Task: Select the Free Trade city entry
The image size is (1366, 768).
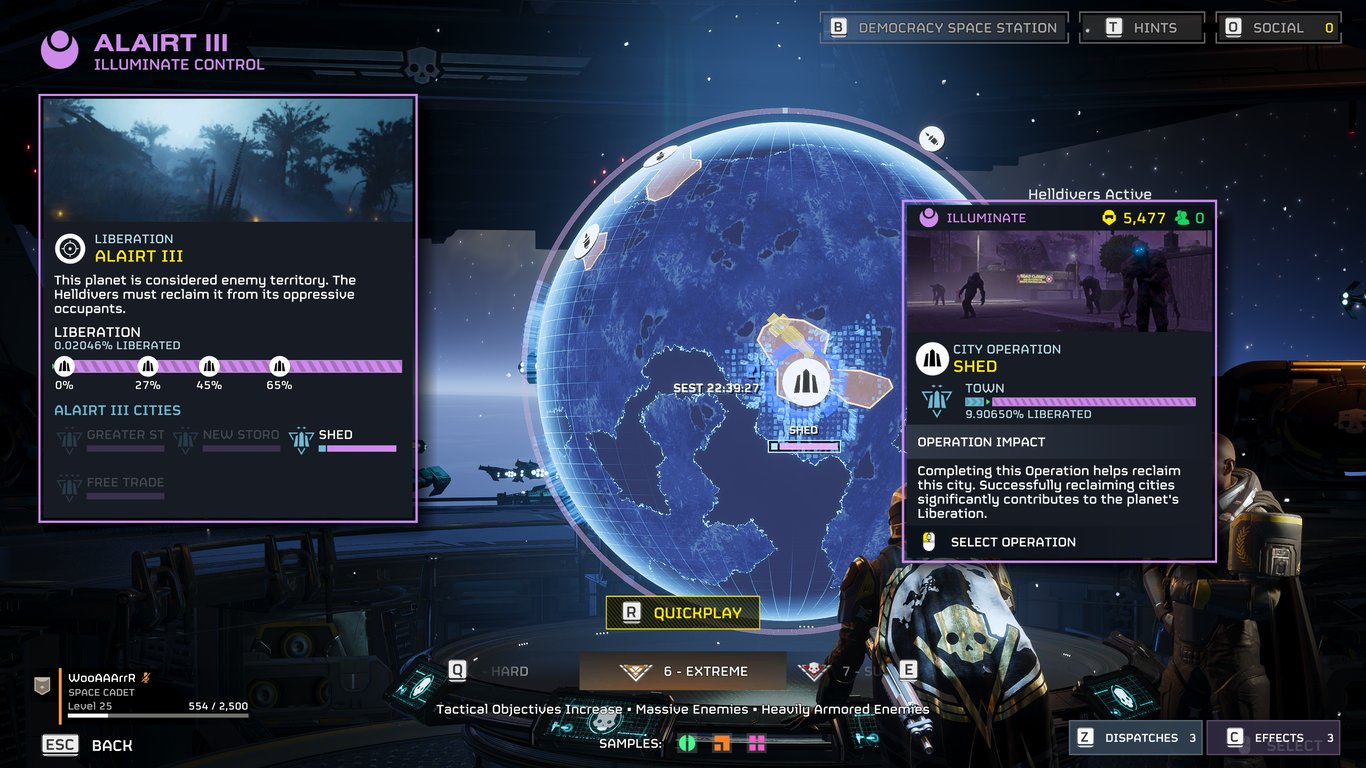Action: click(x=111, y=487)
